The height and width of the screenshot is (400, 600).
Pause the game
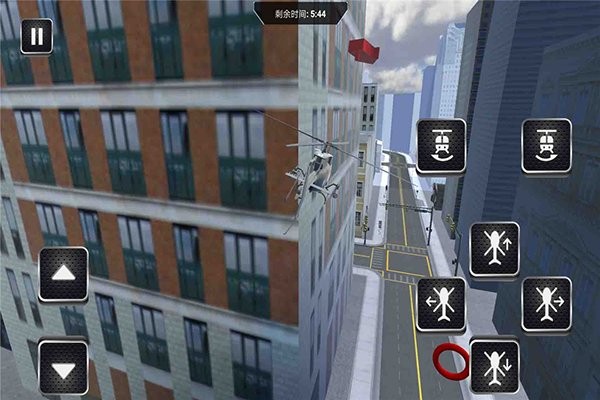[x=37, y=38]
